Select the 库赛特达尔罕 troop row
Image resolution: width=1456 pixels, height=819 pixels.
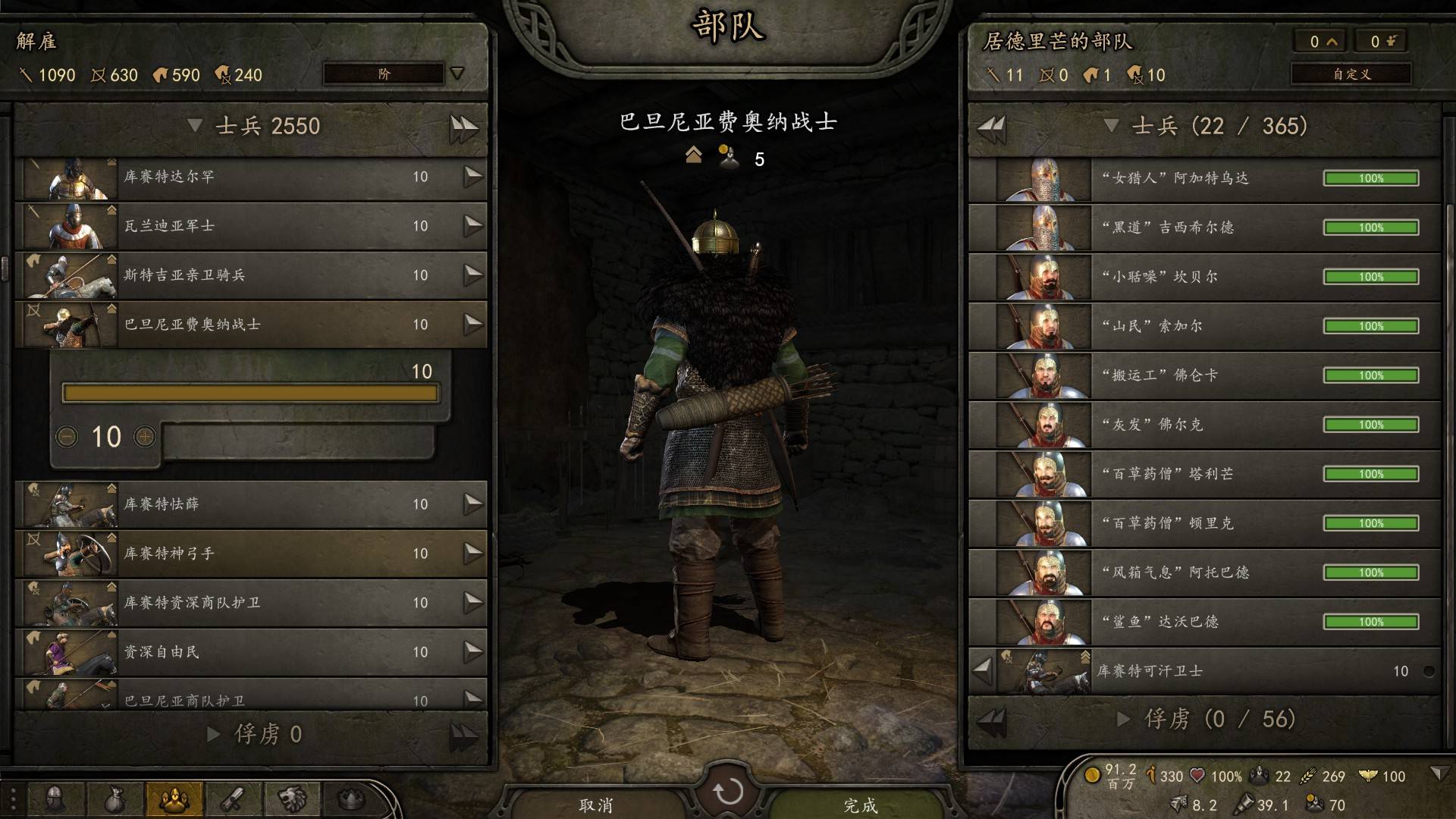[x=250, y=177]
